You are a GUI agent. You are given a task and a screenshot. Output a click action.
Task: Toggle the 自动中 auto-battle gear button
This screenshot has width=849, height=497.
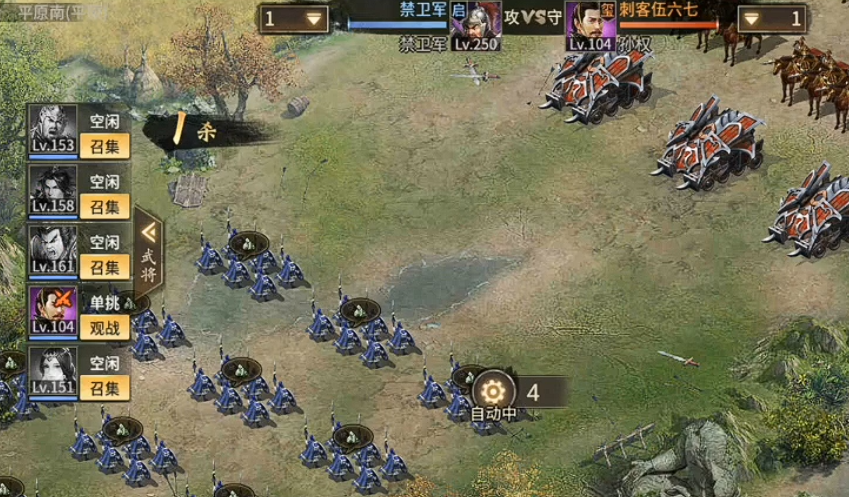[x=492, y=390]
